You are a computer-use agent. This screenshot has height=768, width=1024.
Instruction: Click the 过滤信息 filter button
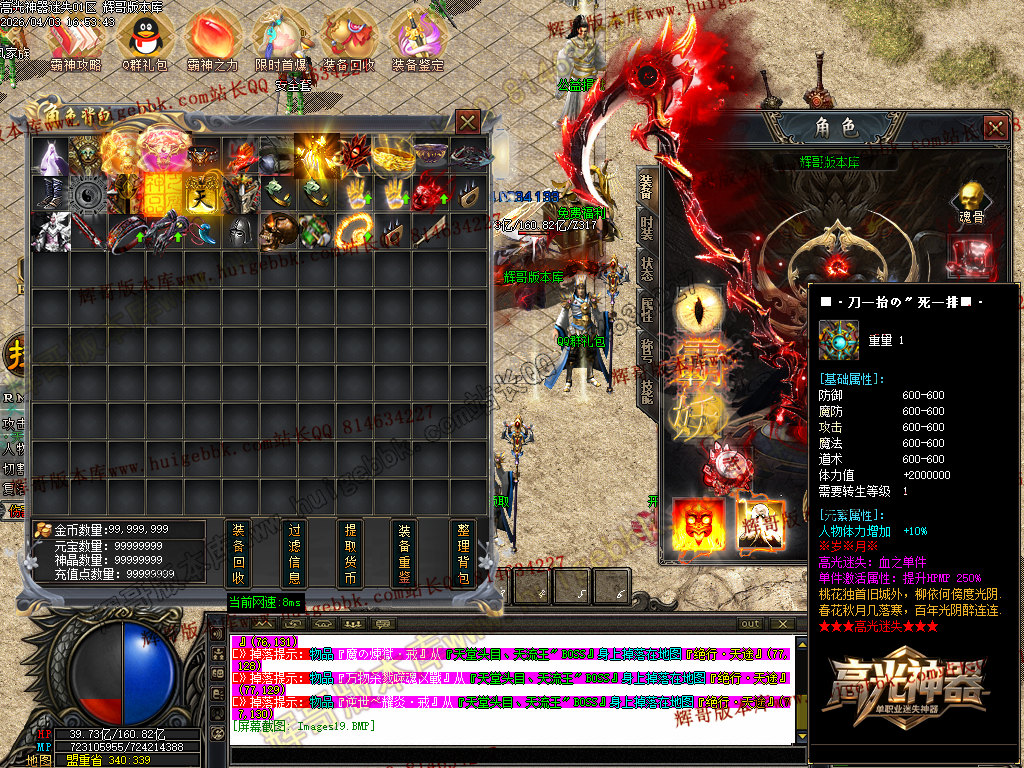pyautogui.click(x=294, y=553)
